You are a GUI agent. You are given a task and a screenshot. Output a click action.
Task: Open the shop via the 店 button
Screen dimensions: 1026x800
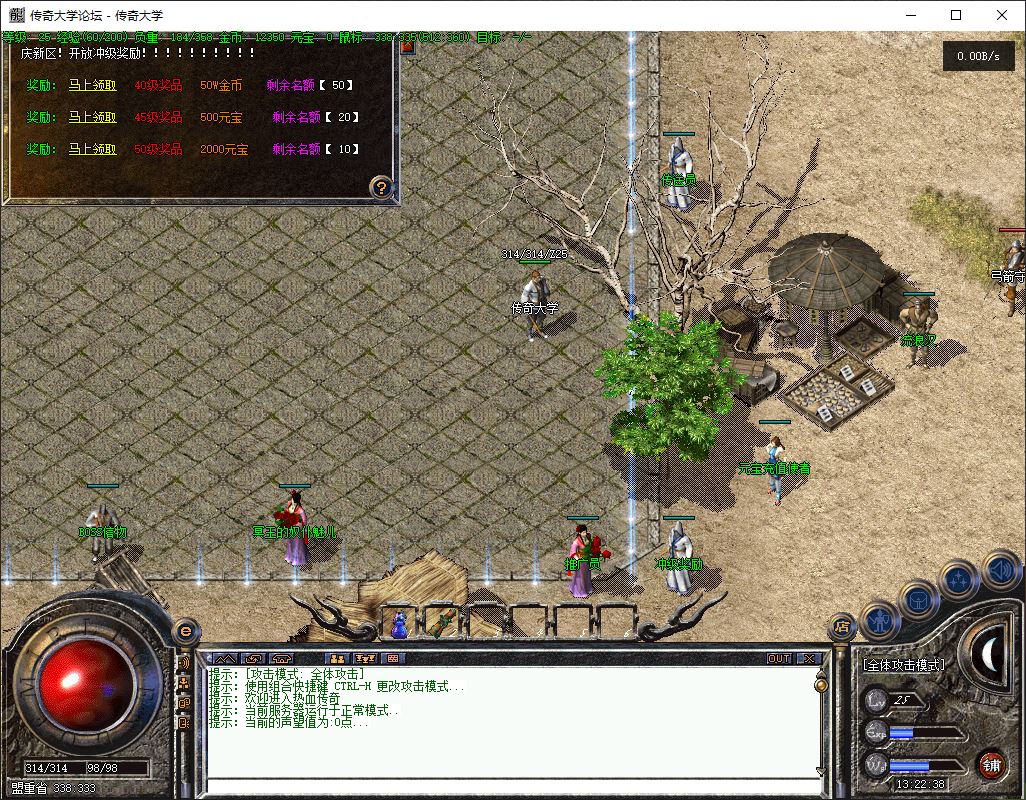coord(840,627)
